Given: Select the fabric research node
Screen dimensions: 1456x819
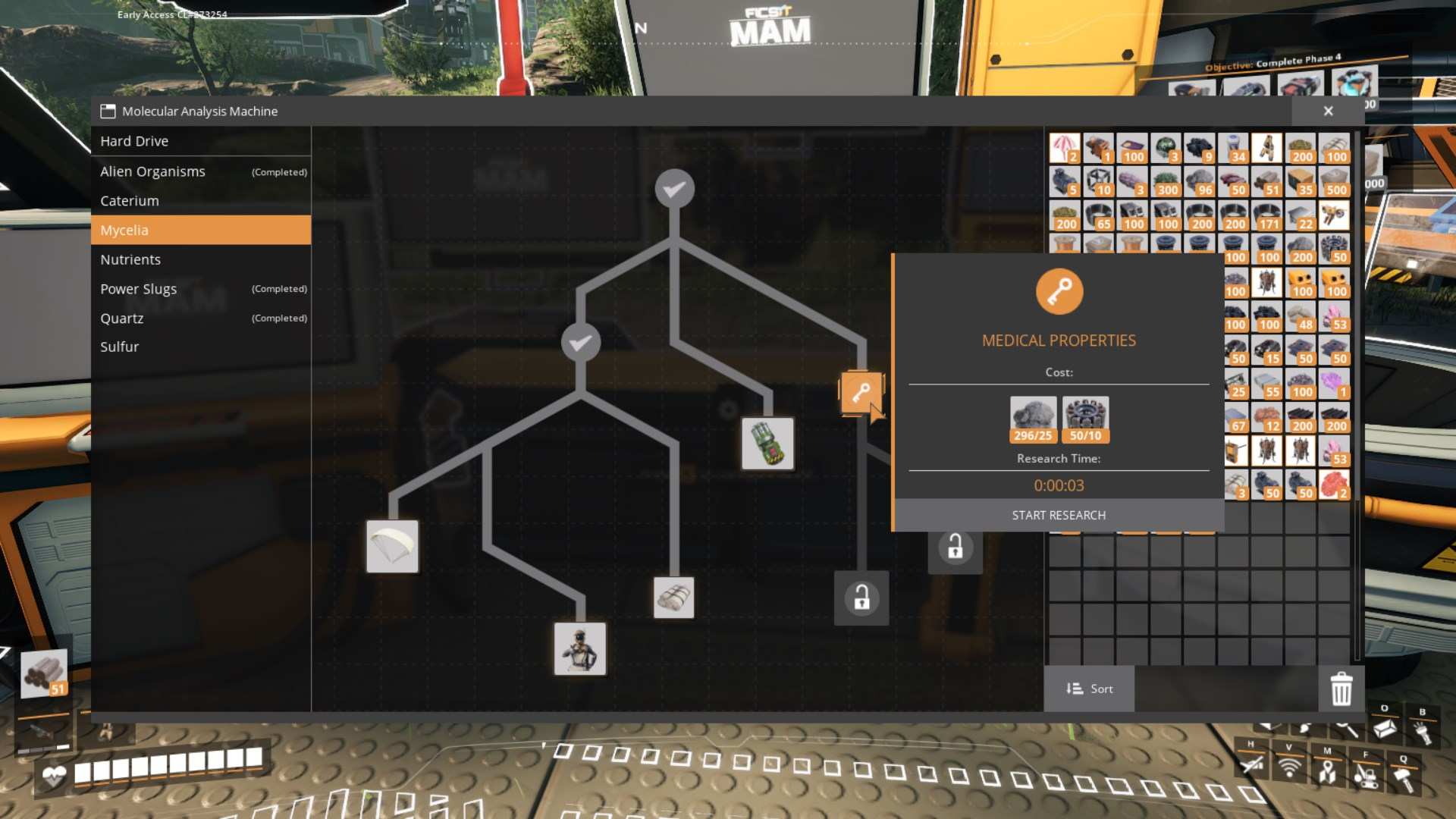Looking at the screenshot, I should (673, 598).
